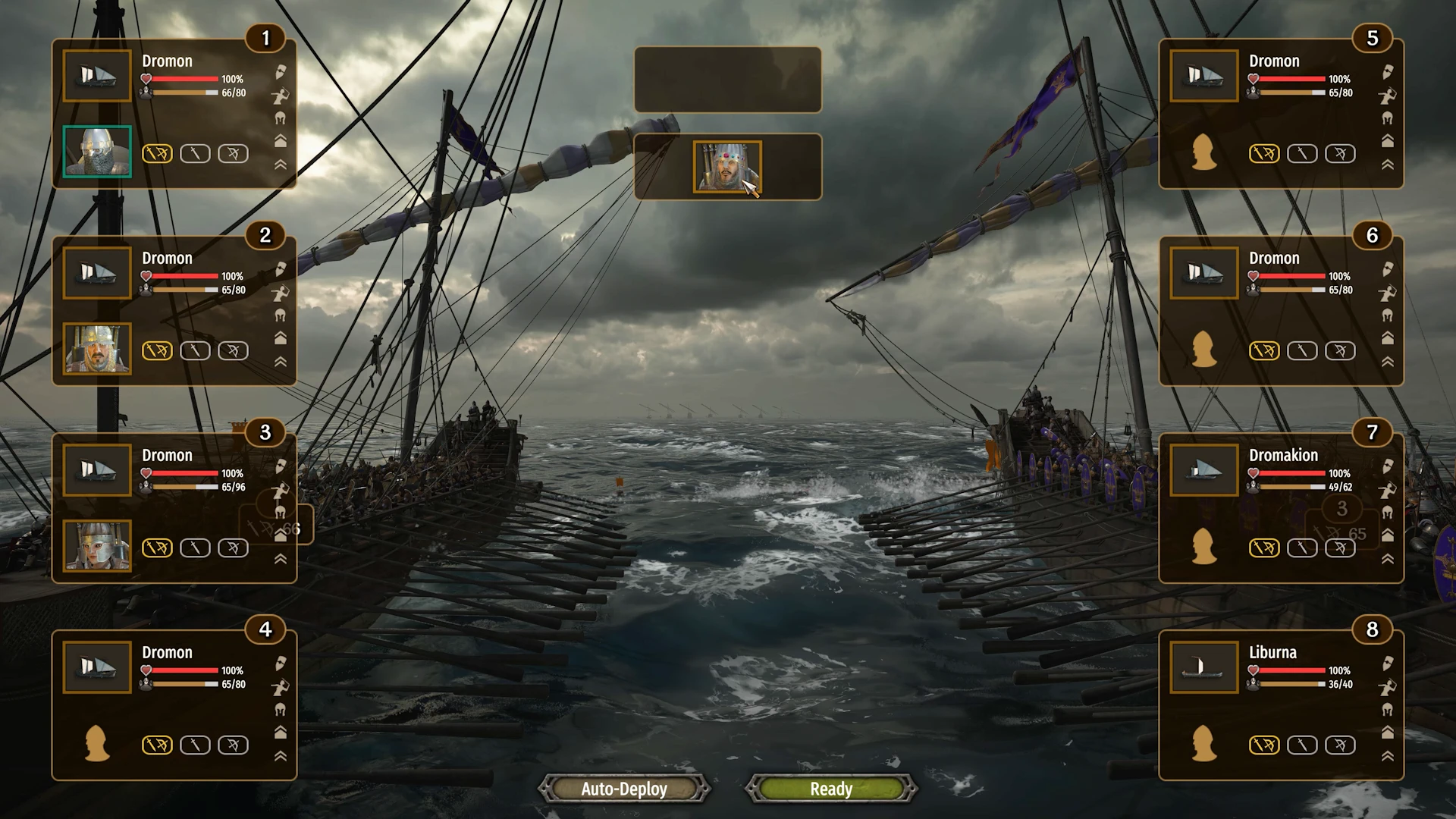Screen dimensions: 1456x819
Task: Toggle the sword icon on ship 4
Action: coord(195,745)
